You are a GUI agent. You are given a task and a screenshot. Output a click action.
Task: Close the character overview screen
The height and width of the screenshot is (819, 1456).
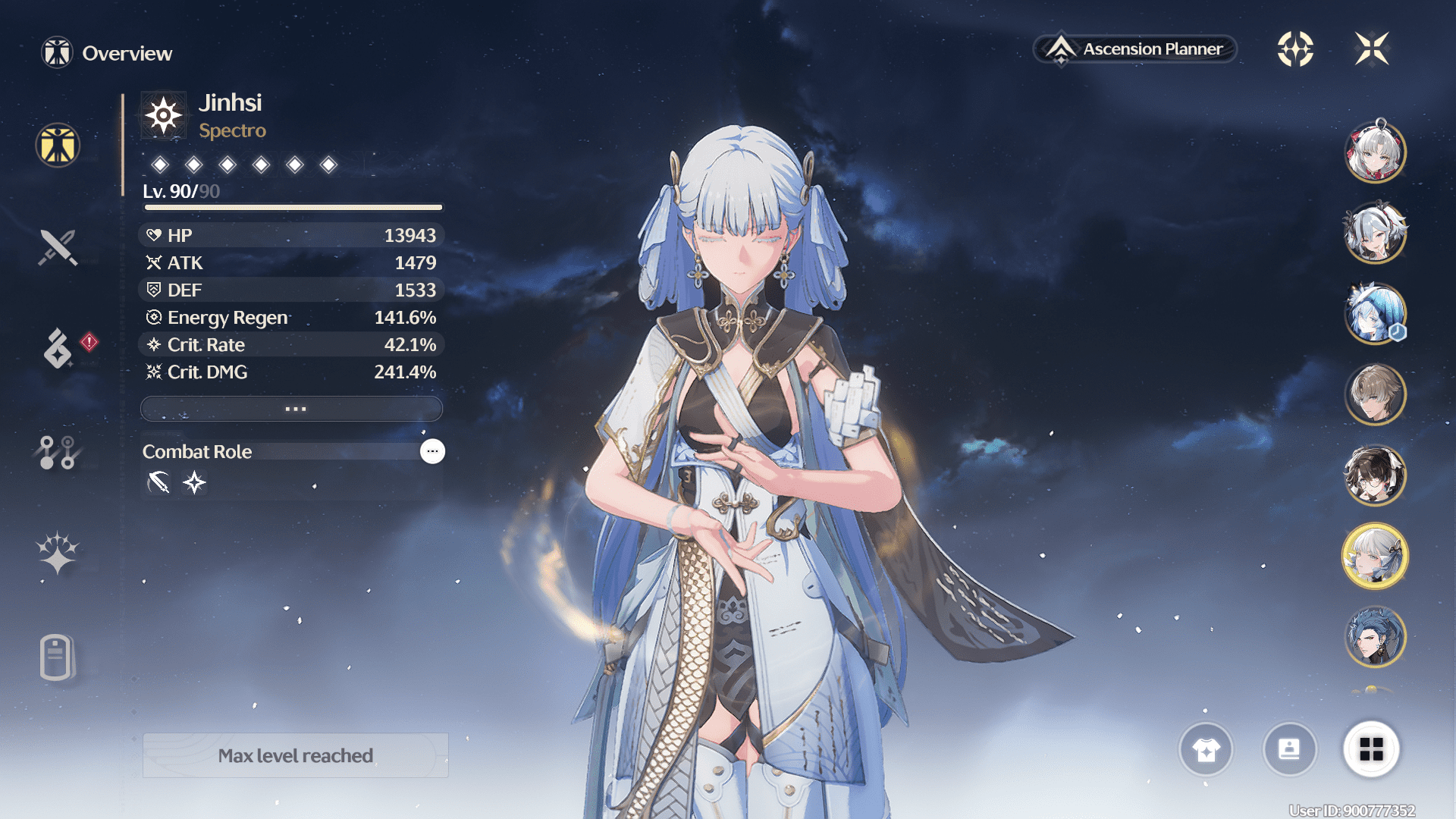coord(1372,49)
